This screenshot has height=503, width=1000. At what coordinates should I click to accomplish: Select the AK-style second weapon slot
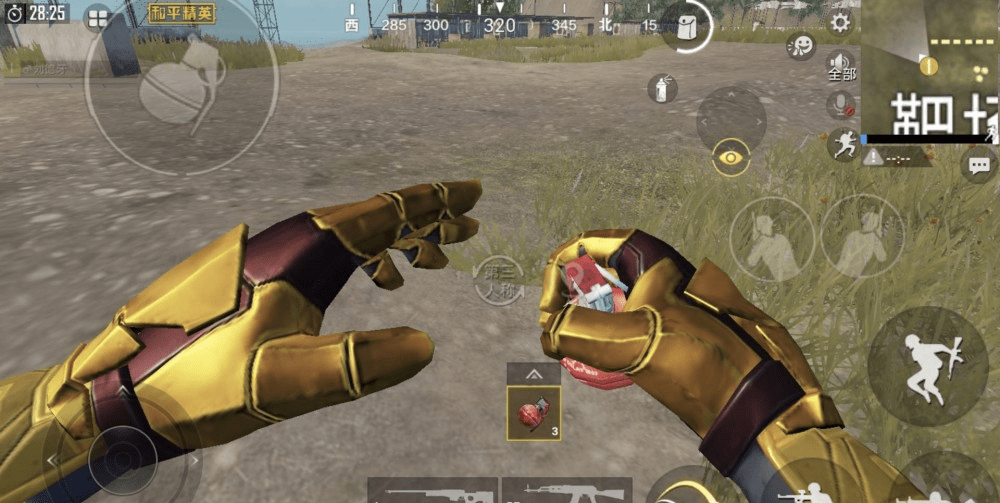pyautogui.click(x=566, y=491)
